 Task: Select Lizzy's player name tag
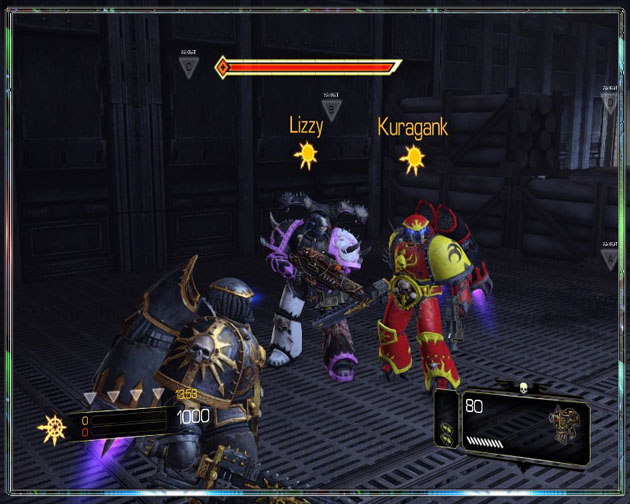[x=304, y=127]
